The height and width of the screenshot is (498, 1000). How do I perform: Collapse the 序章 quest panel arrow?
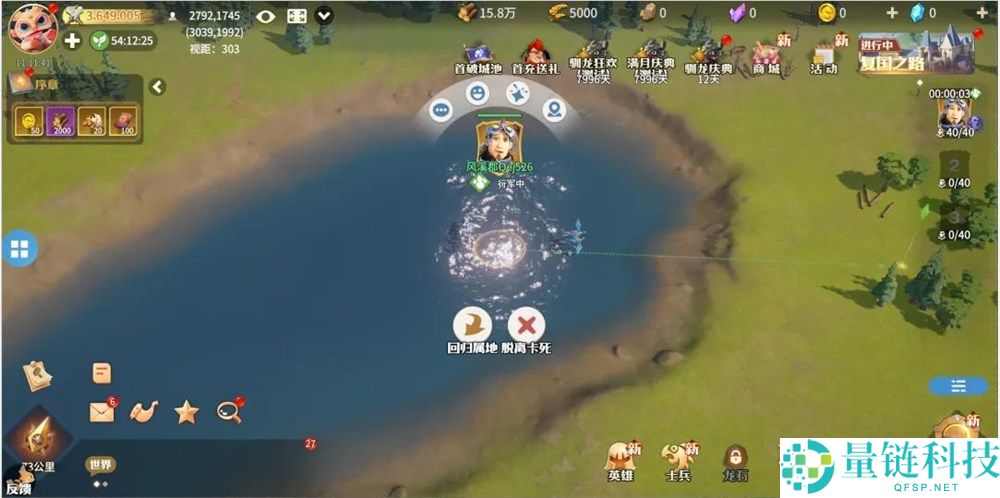coord(157,87)
